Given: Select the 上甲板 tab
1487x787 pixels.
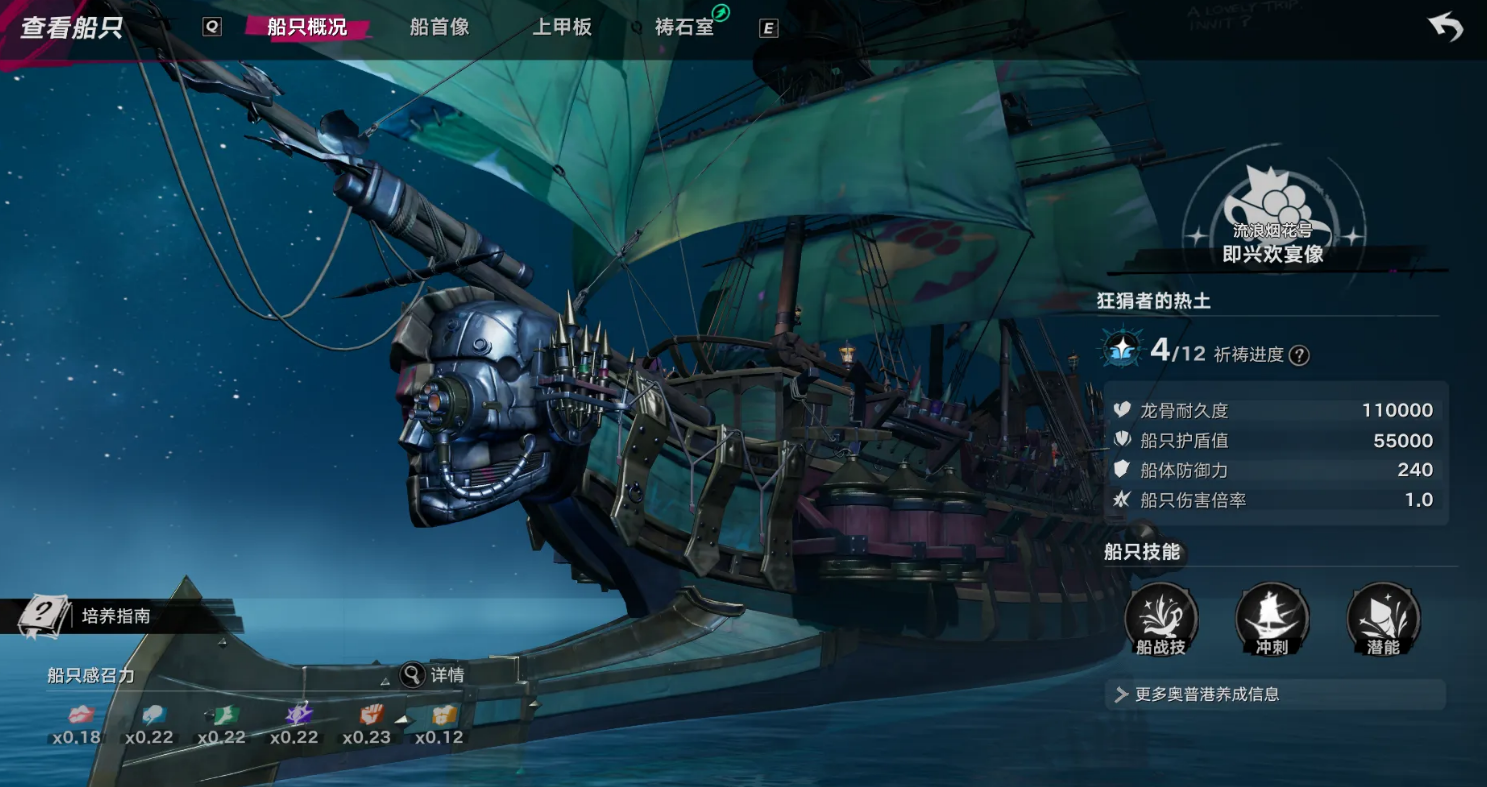Looking at the screenshot, I should [x=562, y=27].
